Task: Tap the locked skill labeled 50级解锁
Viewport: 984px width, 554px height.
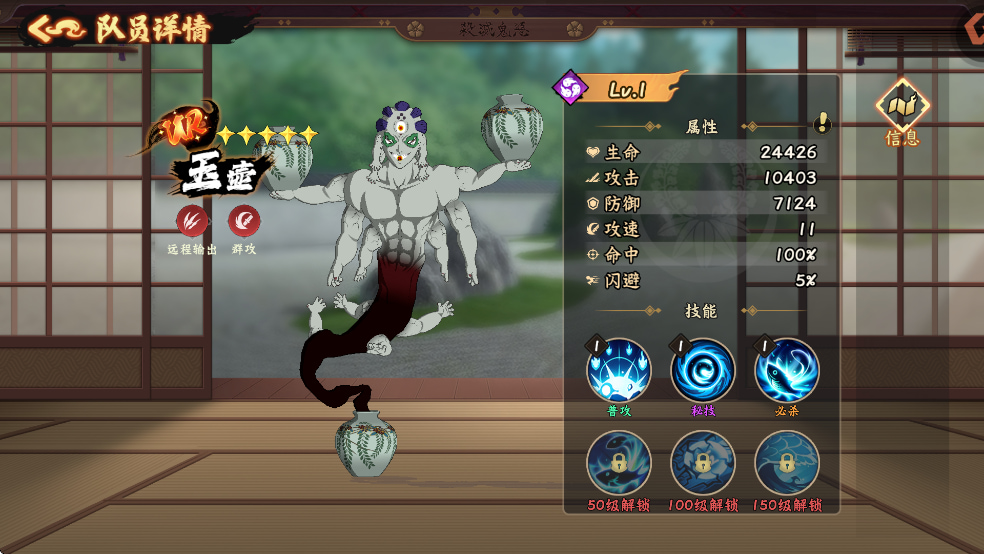Action: pos(618,463)
